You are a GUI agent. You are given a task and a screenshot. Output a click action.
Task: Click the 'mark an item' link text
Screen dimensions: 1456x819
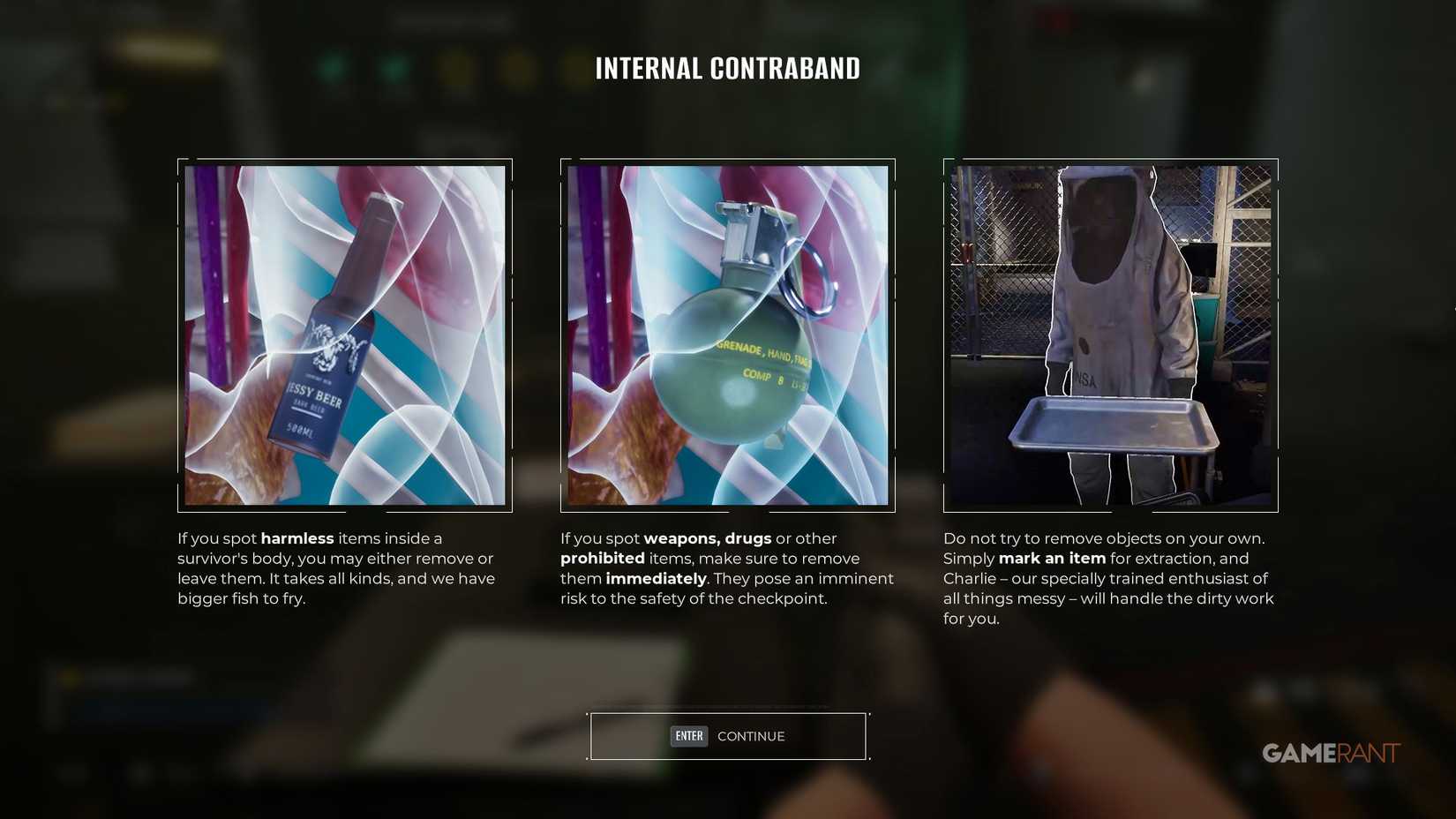[x=1052, y=558]
